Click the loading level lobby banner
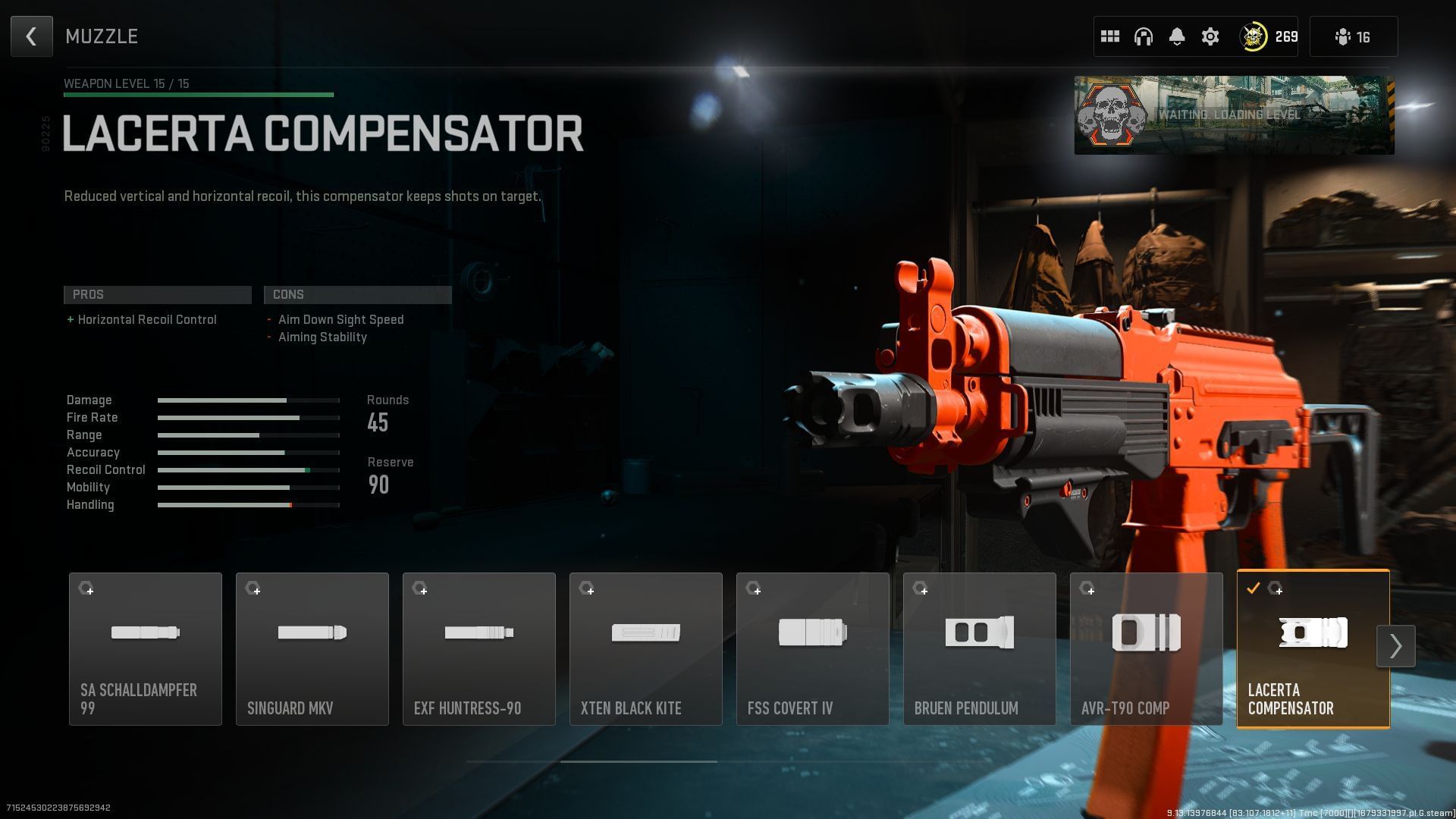This screenshot has width=1456, height=819. tap(1234, 115)
